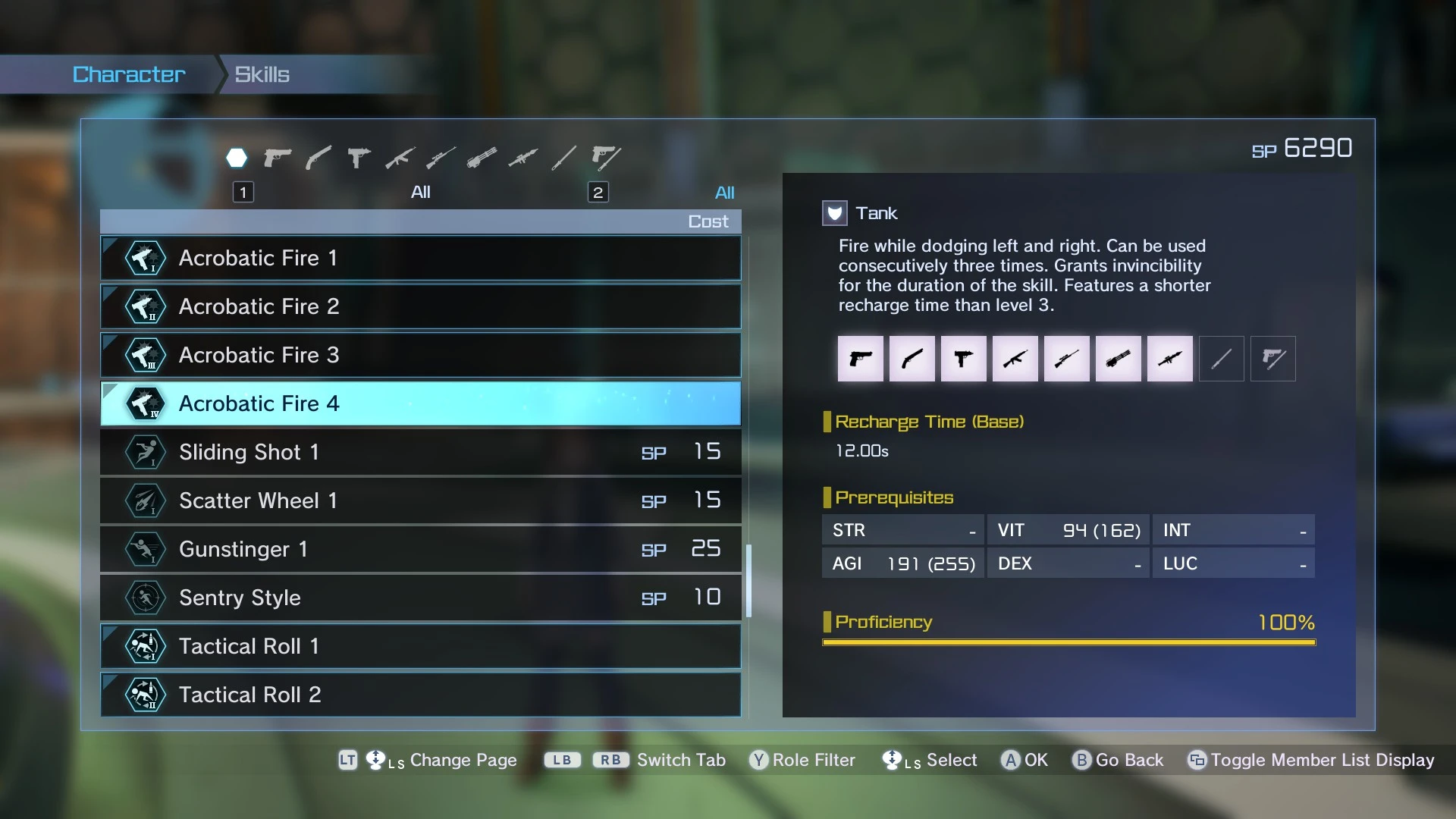The width and height of the screenshot is (1456, 819).
Task: Show all weapon types with hexagon filter
Action: coord(237,158)
